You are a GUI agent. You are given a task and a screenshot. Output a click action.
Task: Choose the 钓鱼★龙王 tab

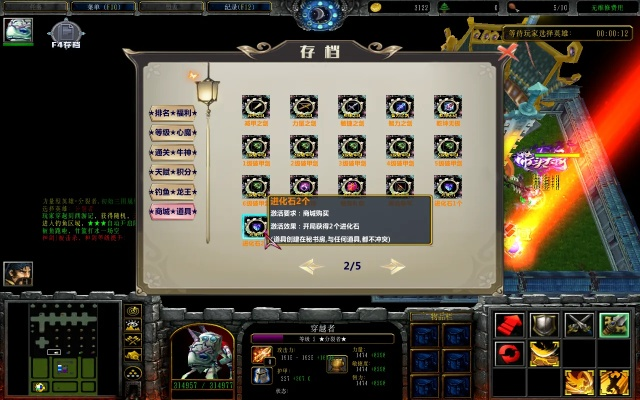[x=171, y=191]
